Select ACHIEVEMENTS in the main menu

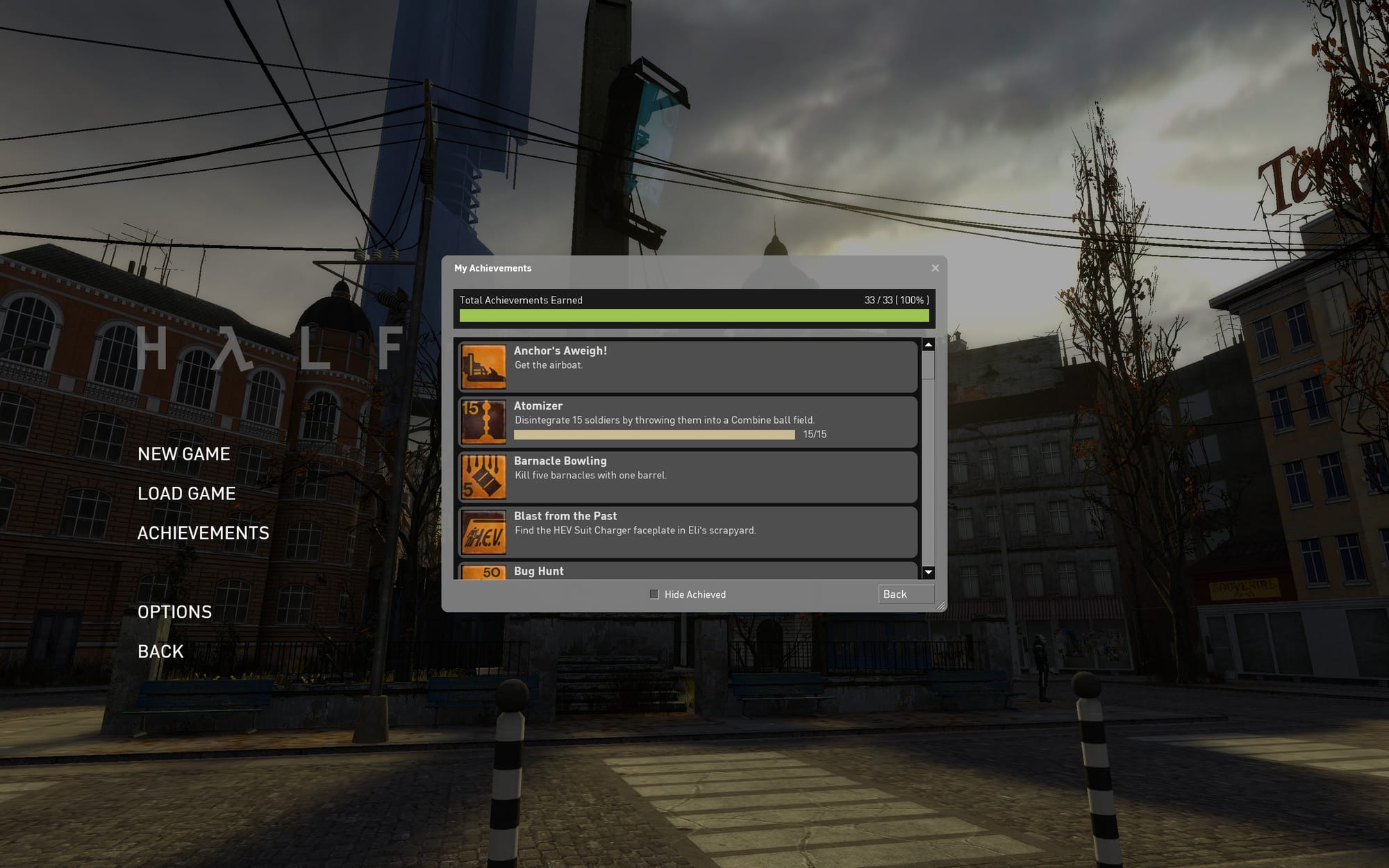(203, 533)
